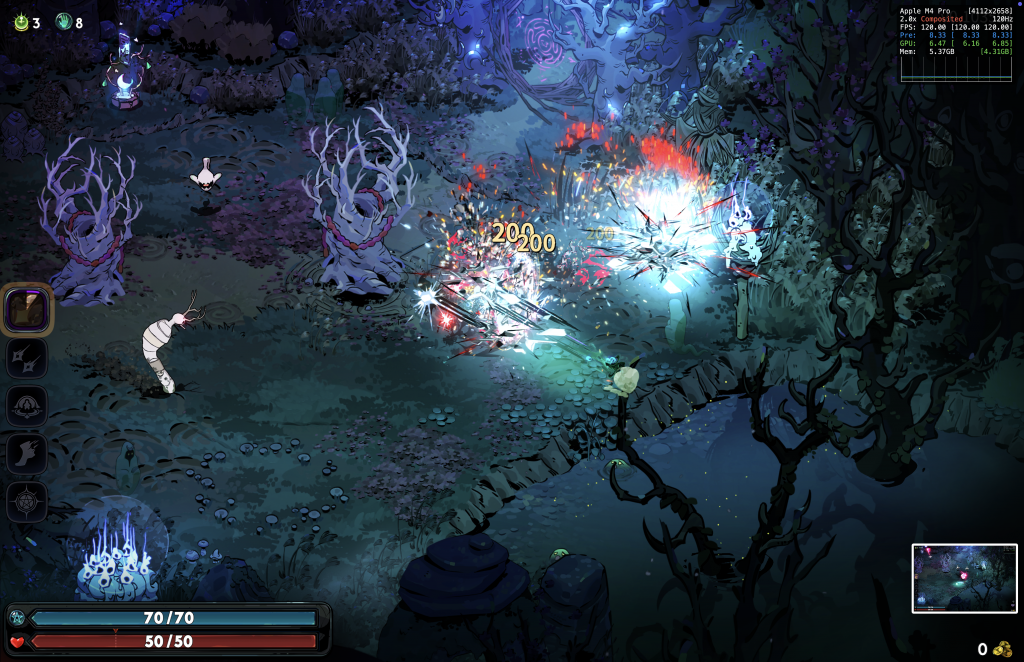Click the green glowing orb resource icon
This screenshot has width=1024, height=662.
coord(20,22)
